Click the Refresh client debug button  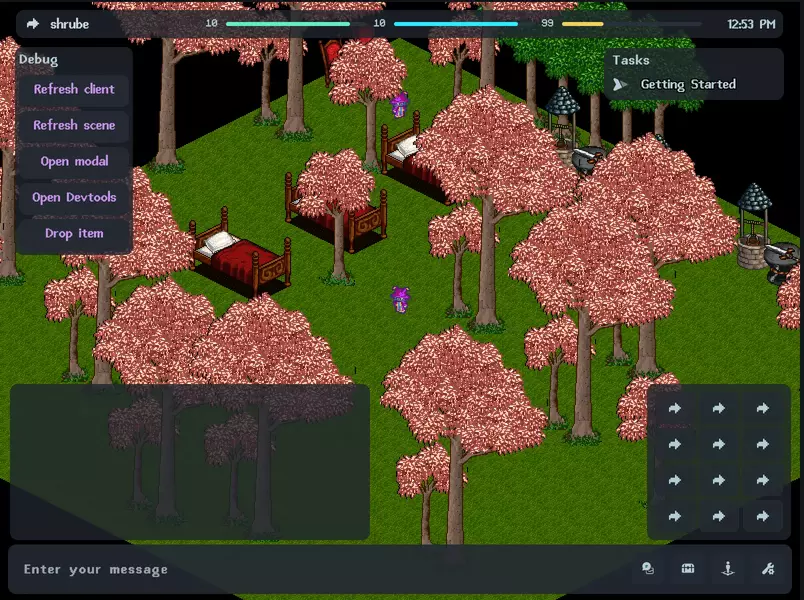(74, 90)
